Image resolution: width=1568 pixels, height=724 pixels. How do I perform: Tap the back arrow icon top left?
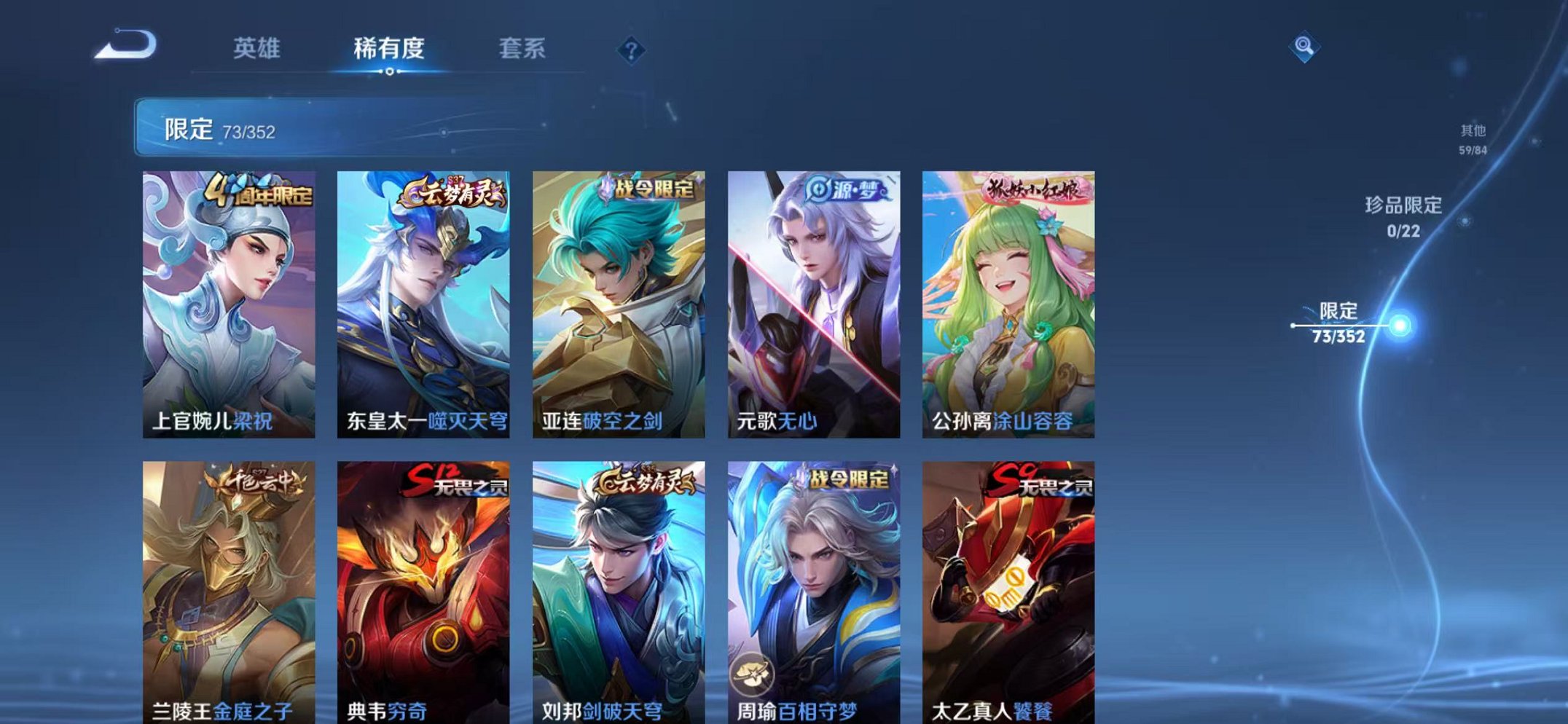click(x=124, y=46)
